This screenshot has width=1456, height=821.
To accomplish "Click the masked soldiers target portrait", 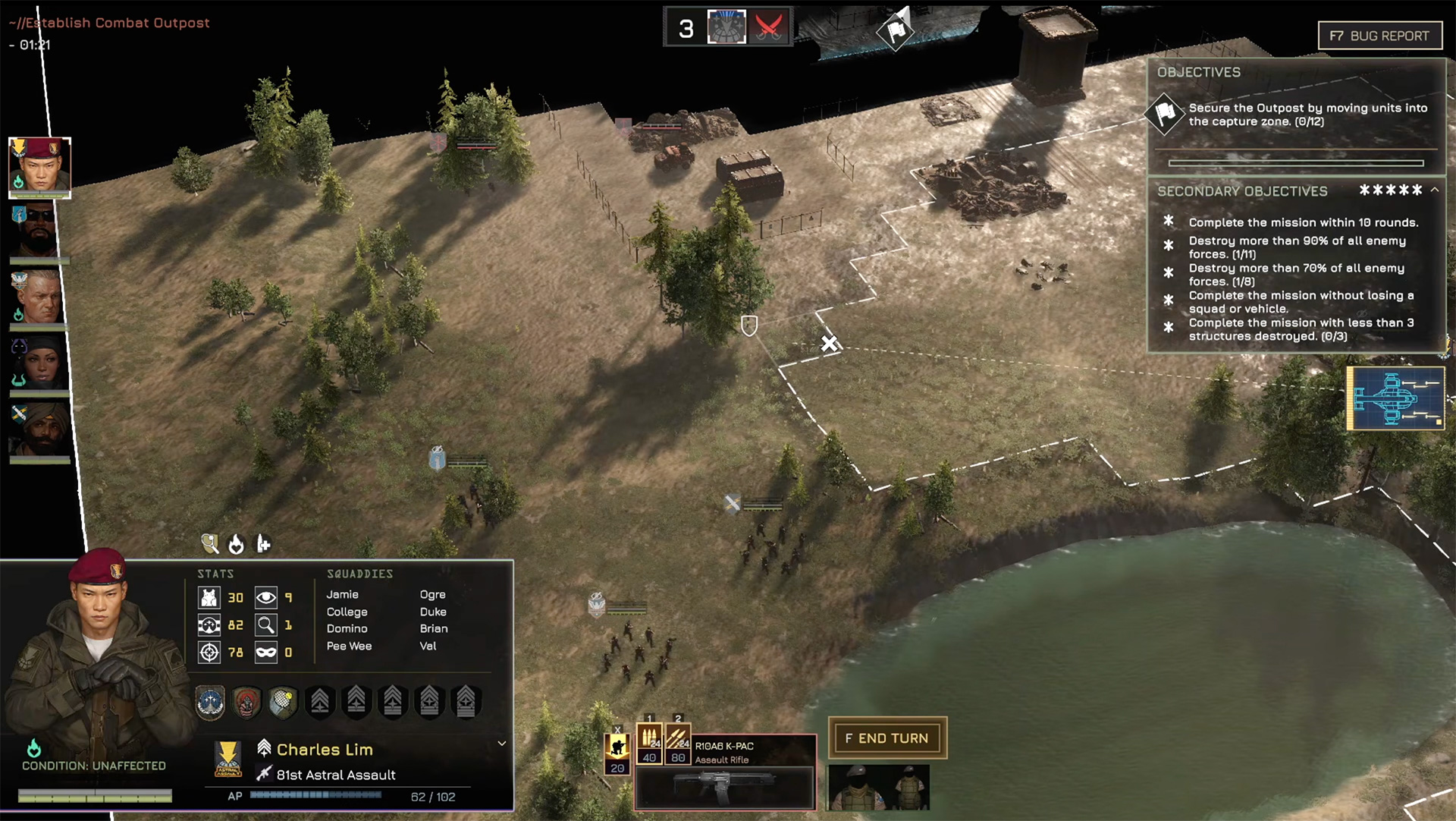I will pyautogui.click(x=878, y=788).
